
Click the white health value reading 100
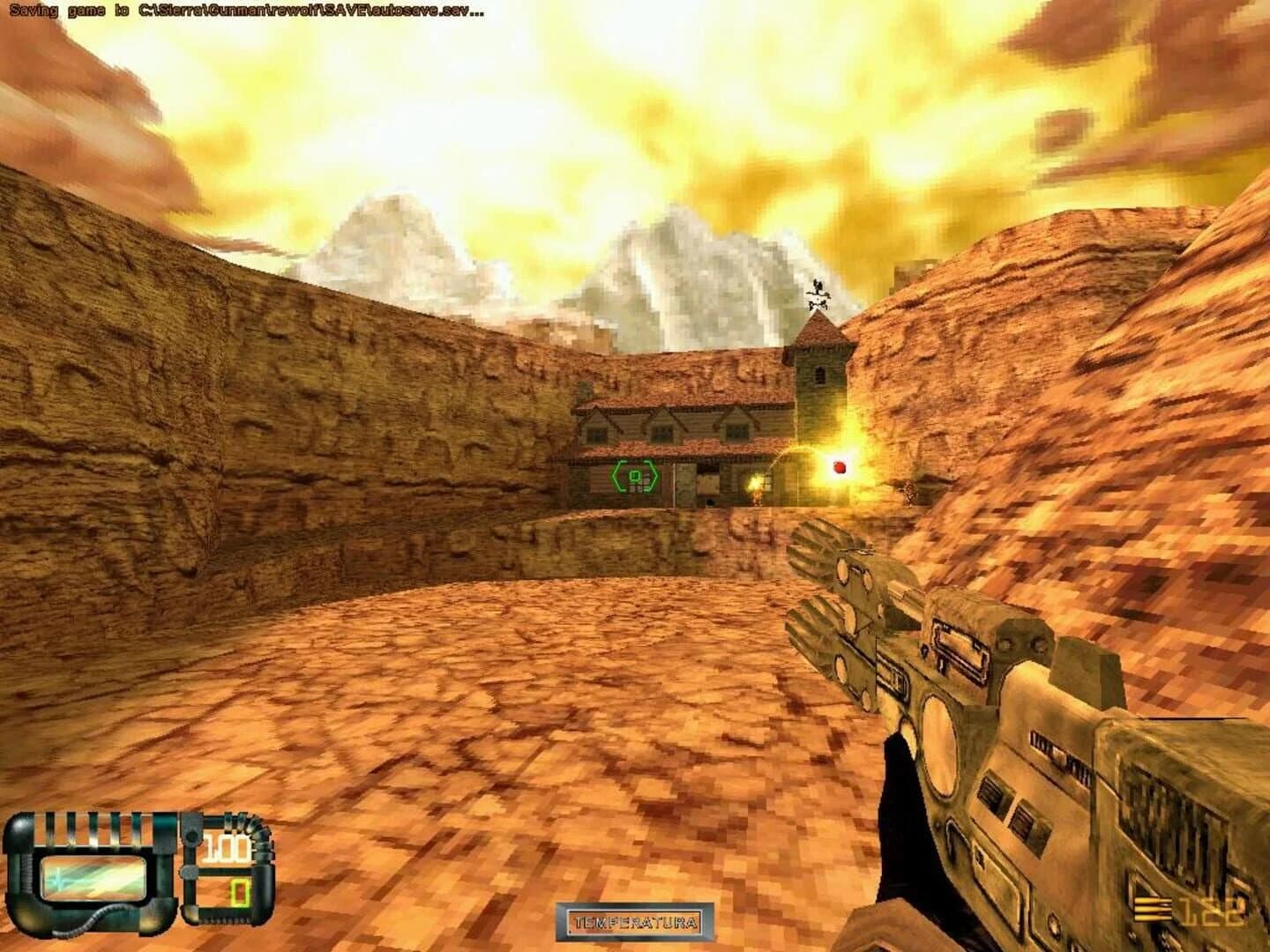pos(225,847)
